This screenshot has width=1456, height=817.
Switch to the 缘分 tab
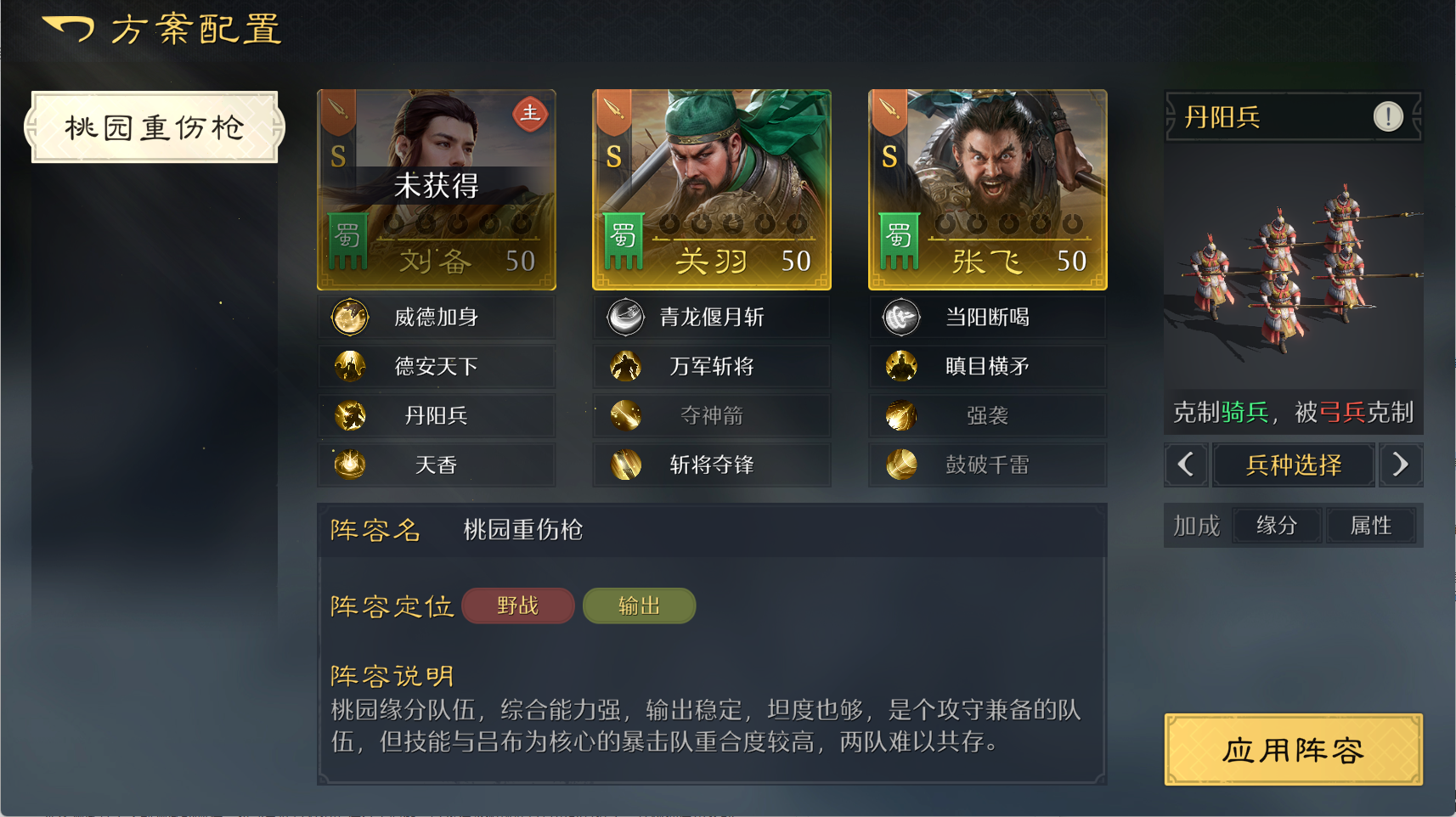click(x=1276, y=526)
